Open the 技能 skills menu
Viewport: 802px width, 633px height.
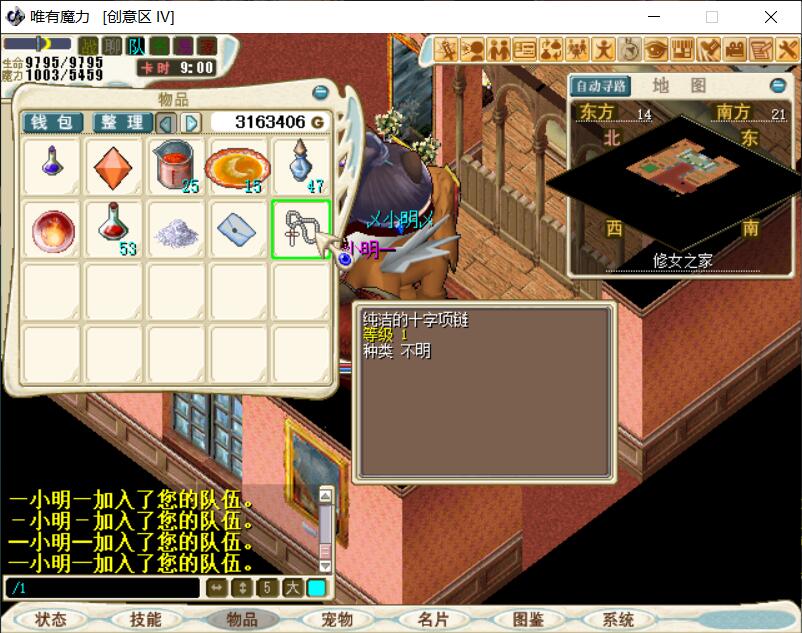145,620
